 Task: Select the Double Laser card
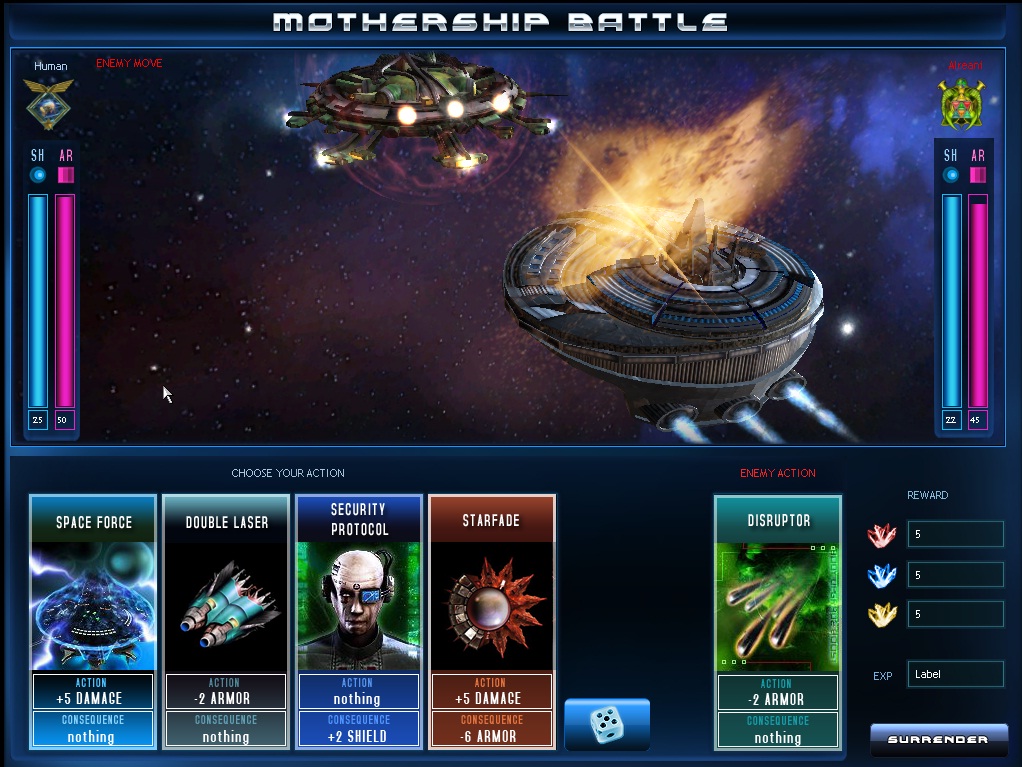(226, 621)
